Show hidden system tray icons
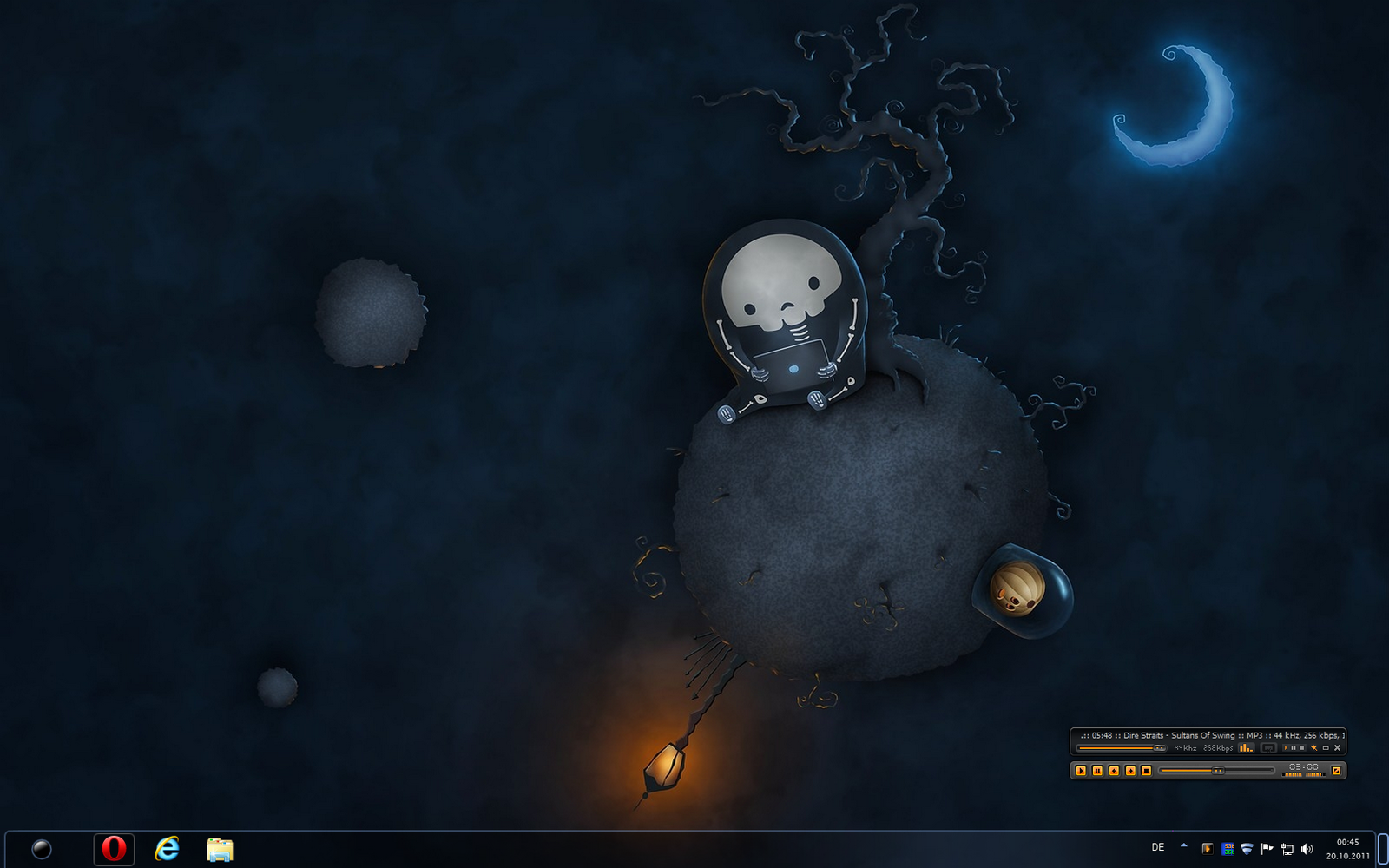Viewport: 1389px width, 868px height. click(1183, 845)
